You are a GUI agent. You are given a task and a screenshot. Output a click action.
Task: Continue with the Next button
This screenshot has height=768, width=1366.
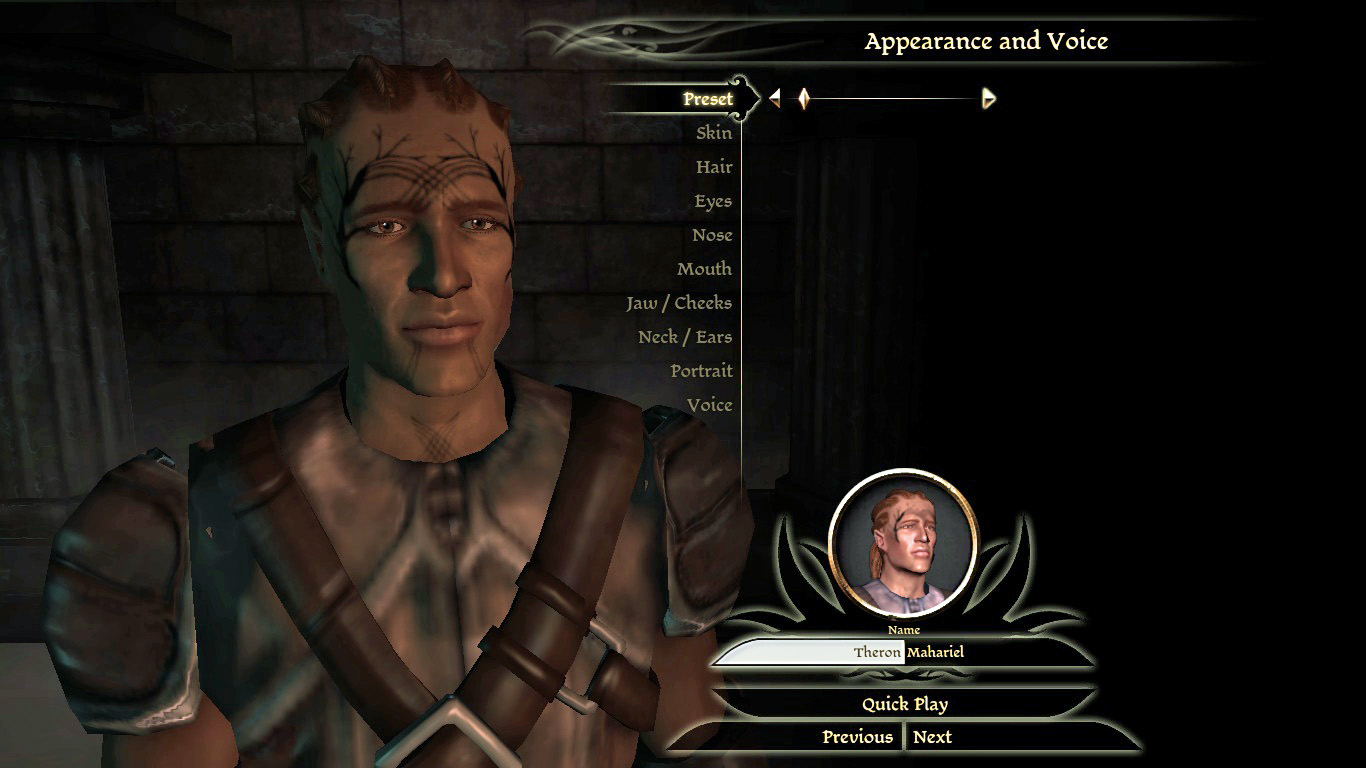tap(932, 737)
